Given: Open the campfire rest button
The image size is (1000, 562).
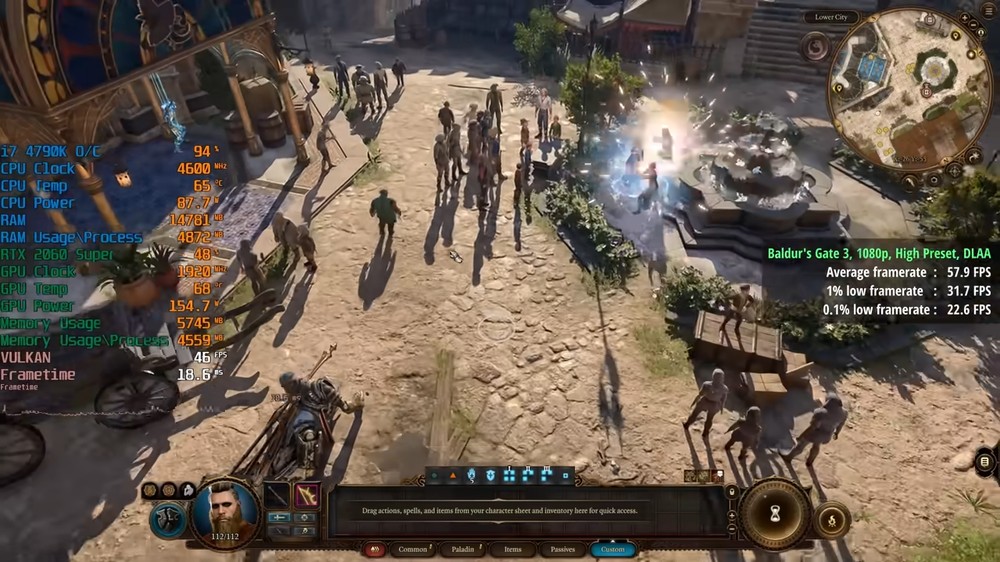Looking at the screenshot, I should click(831, 519).
